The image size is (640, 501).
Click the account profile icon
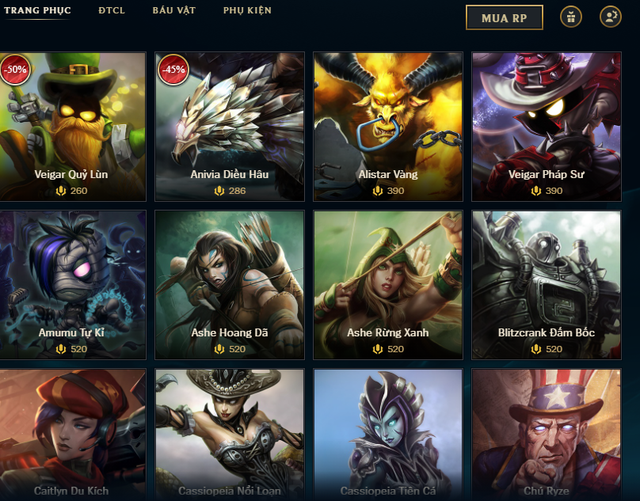point(610,17)
